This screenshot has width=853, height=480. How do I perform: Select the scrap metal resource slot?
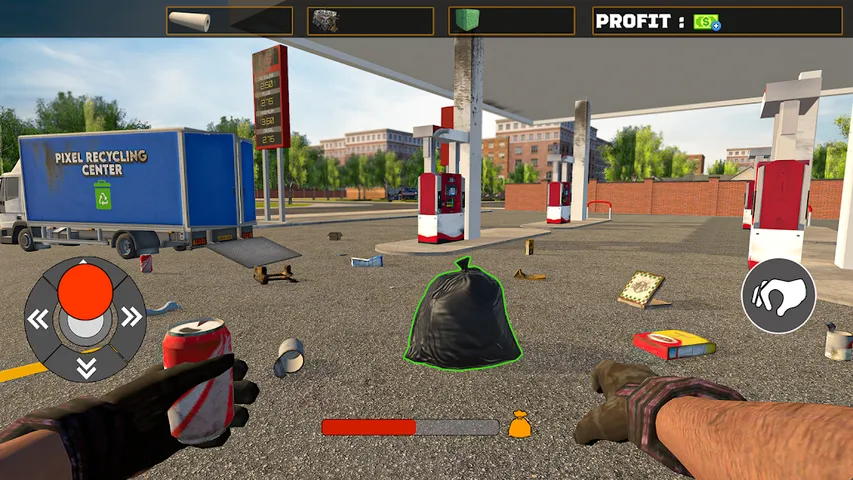click(x=370, y=21)
